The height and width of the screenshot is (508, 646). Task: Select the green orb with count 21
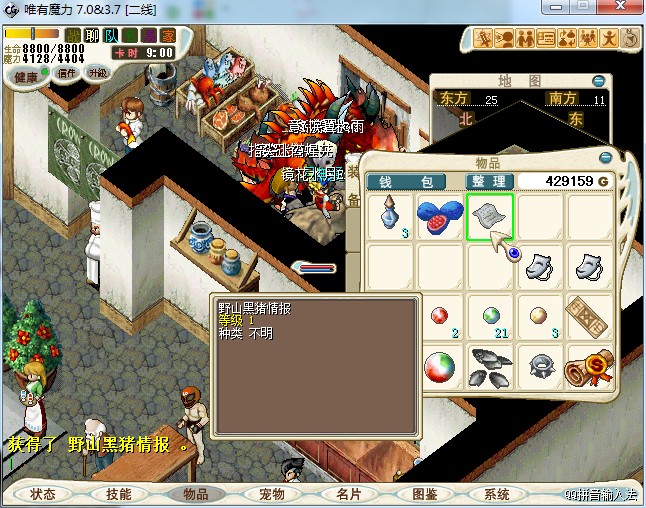point(489,317)
